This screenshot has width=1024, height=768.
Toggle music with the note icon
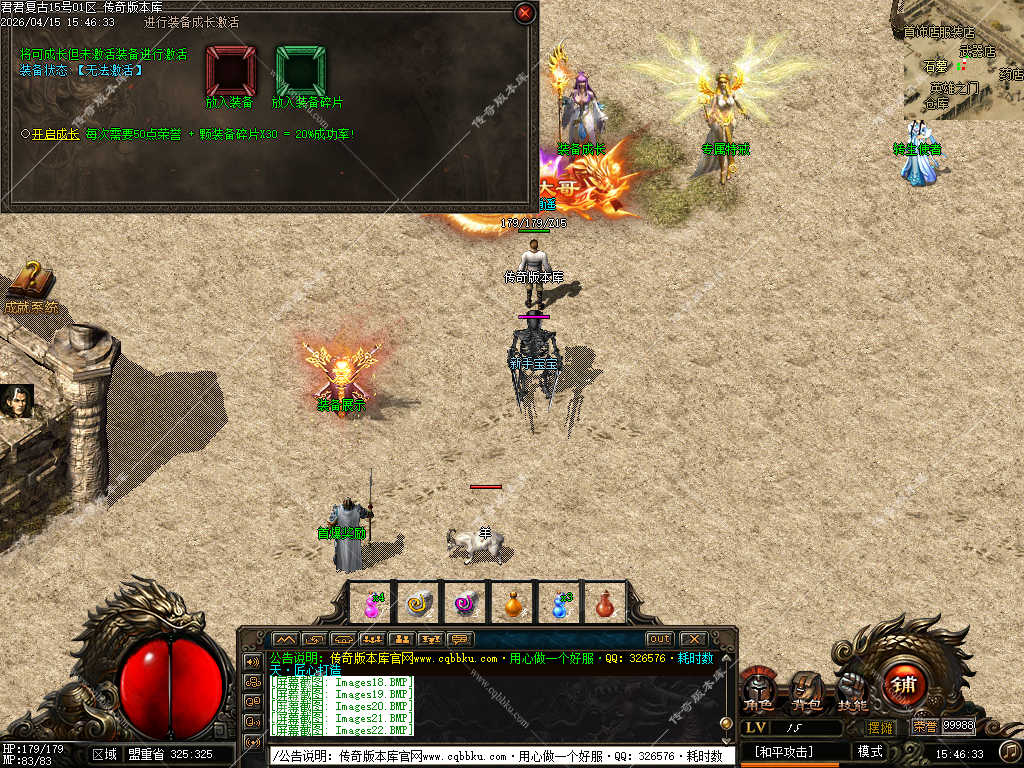point(1010,750)
